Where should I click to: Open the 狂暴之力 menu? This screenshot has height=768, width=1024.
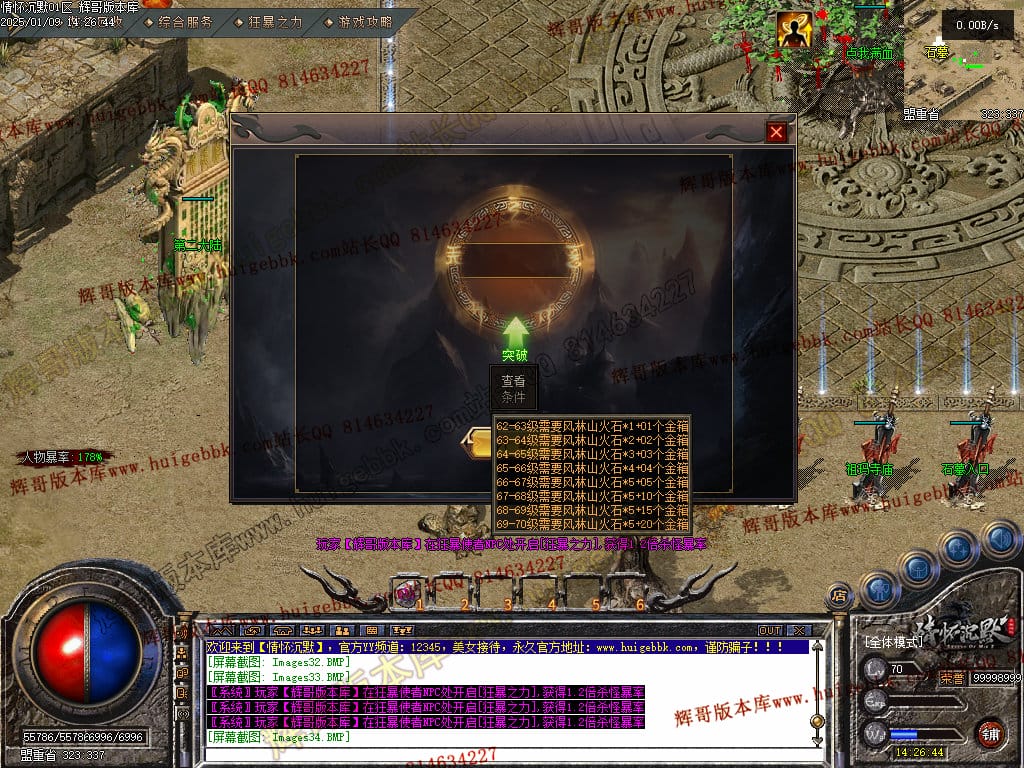[x=274, y=21]
